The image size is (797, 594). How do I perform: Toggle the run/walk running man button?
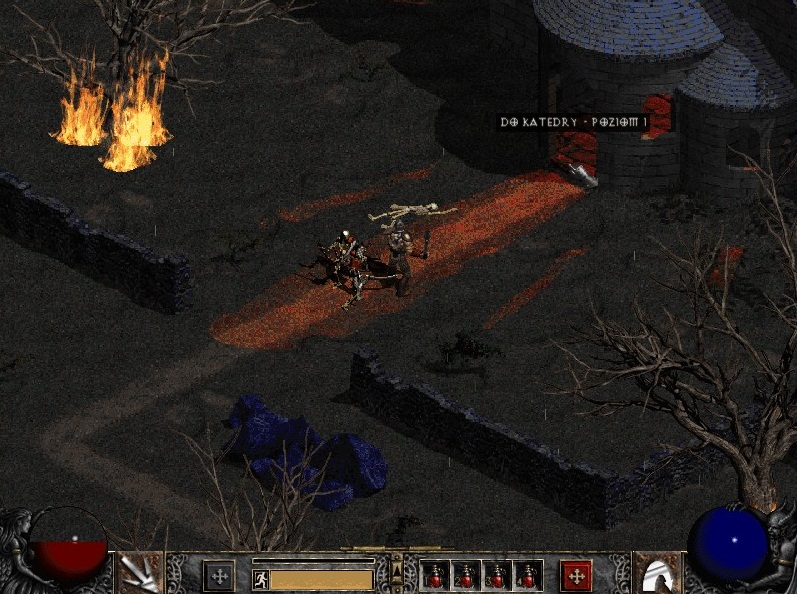click(x=261, y=579)
